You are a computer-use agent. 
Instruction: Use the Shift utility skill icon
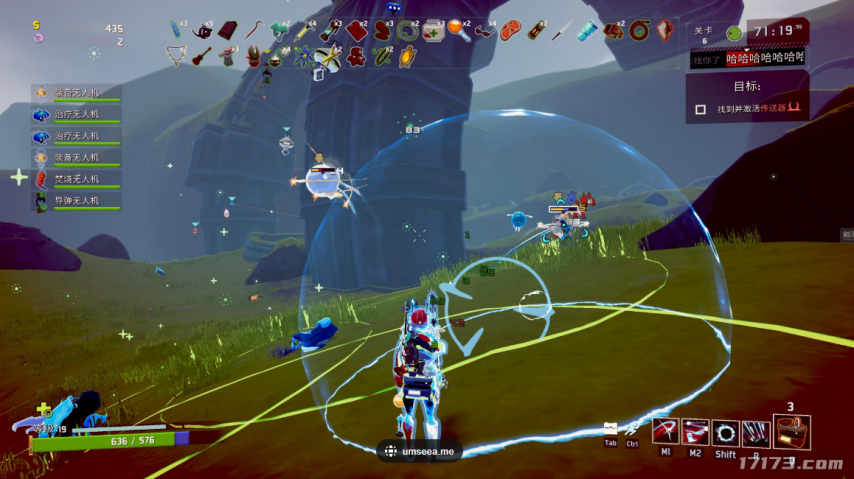725,432
